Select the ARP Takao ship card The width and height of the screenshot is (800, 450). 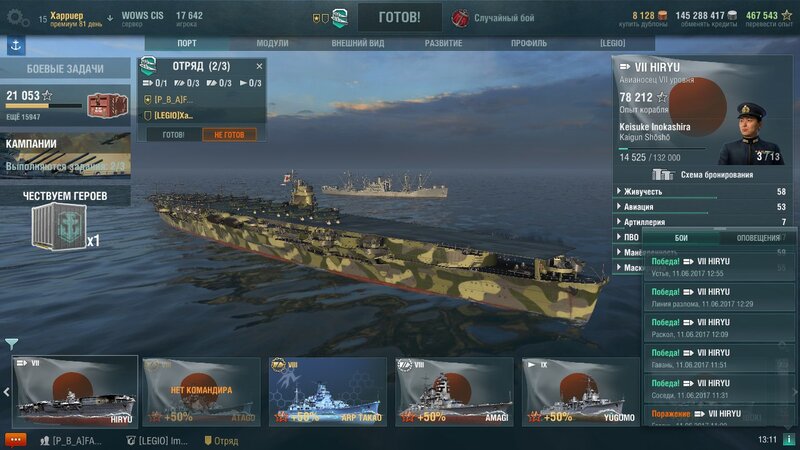click(x=327, y=392)
